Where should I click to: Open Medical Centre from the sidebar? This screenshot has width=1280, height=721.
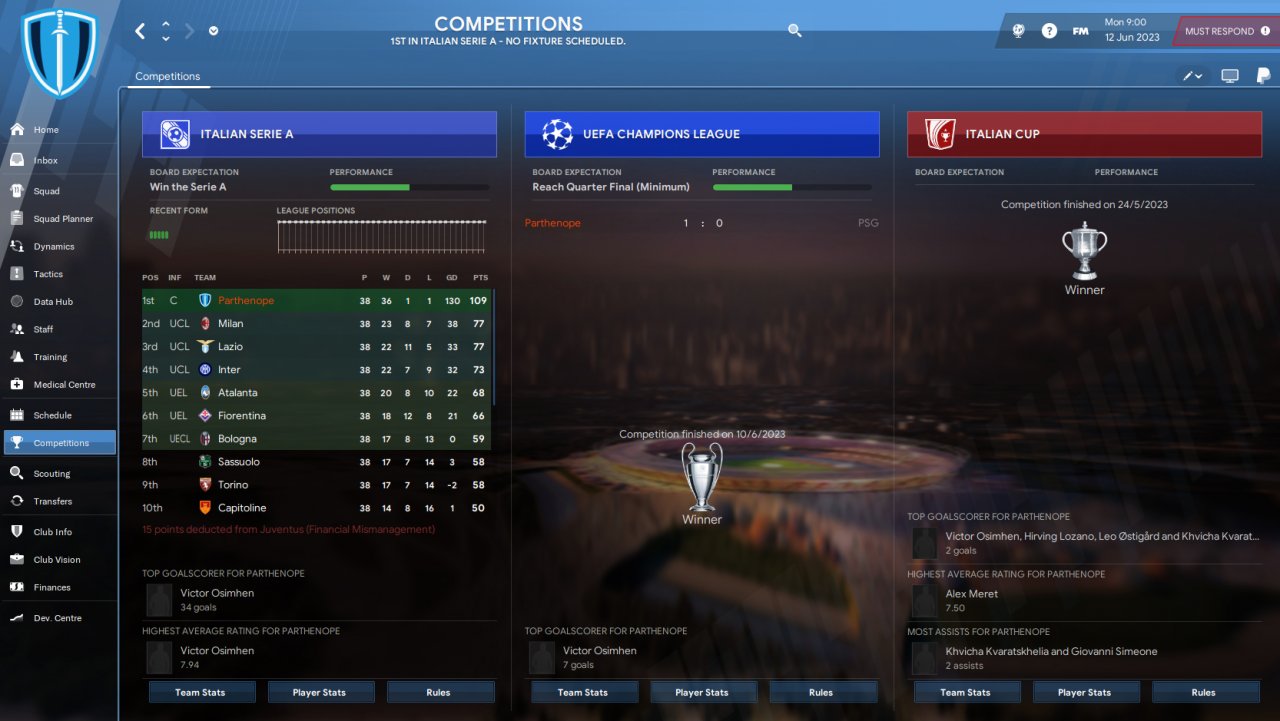click(64, 384)
